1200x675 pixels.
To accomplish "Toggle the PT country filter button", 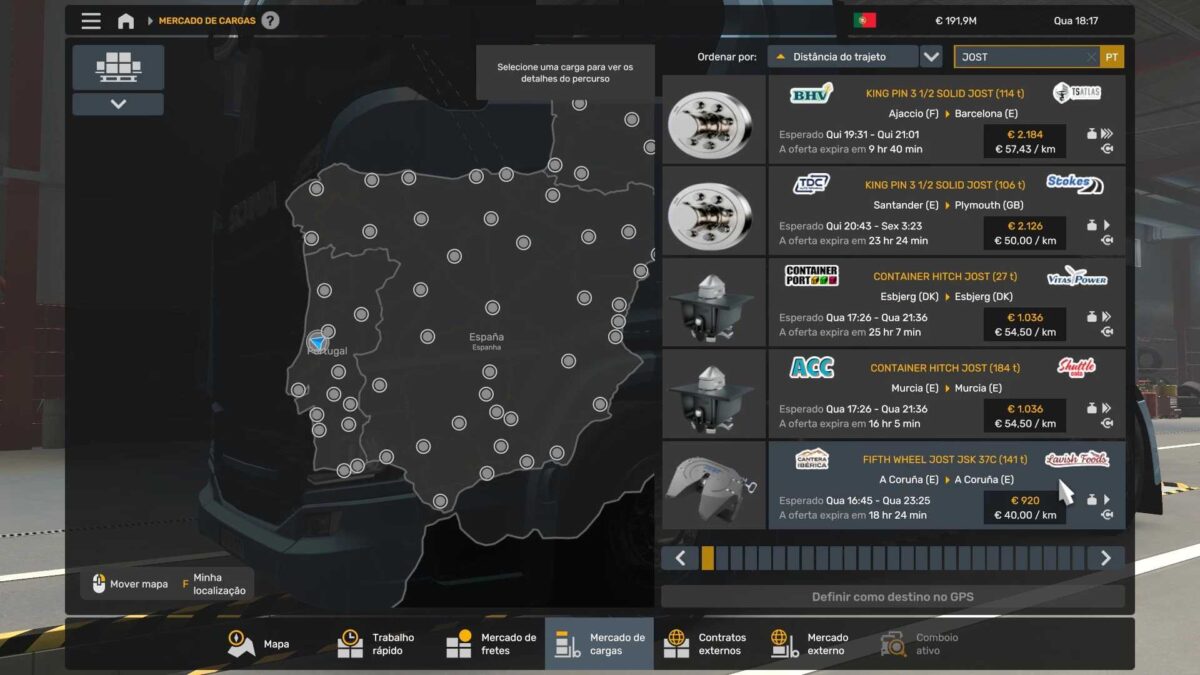I will coord(1112,57).
